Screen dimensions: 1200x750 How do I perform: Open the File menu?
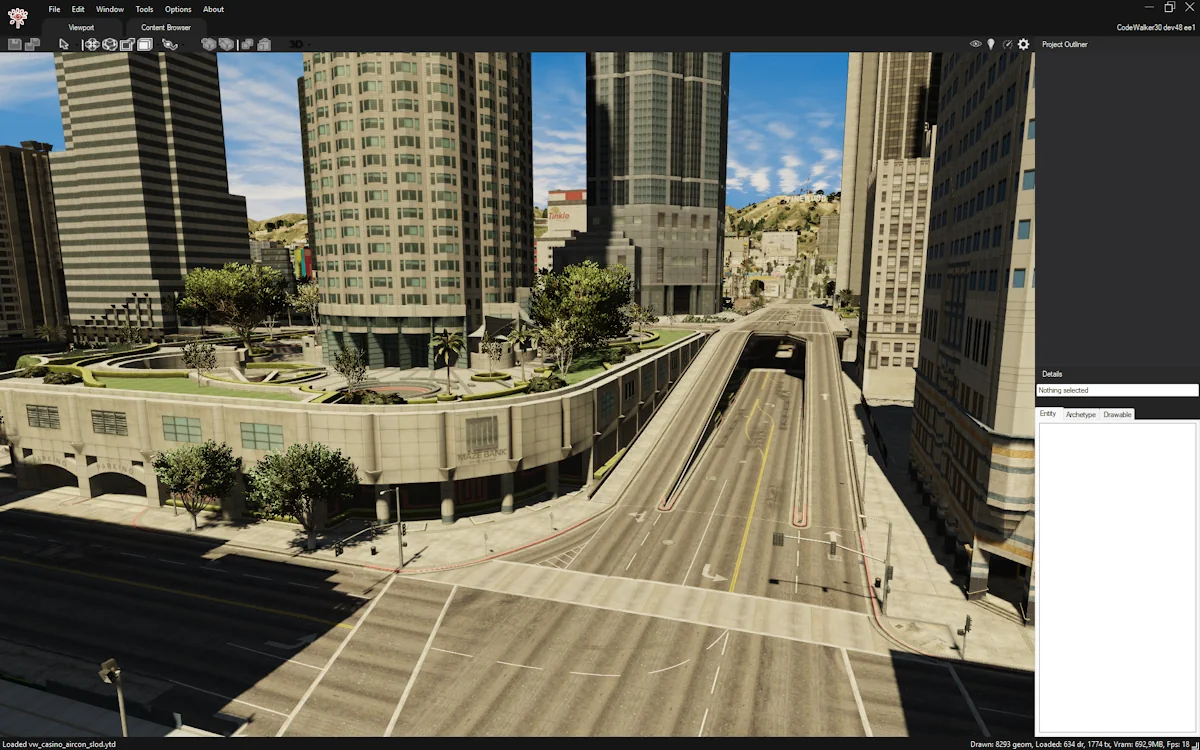(x=54, y=9)
